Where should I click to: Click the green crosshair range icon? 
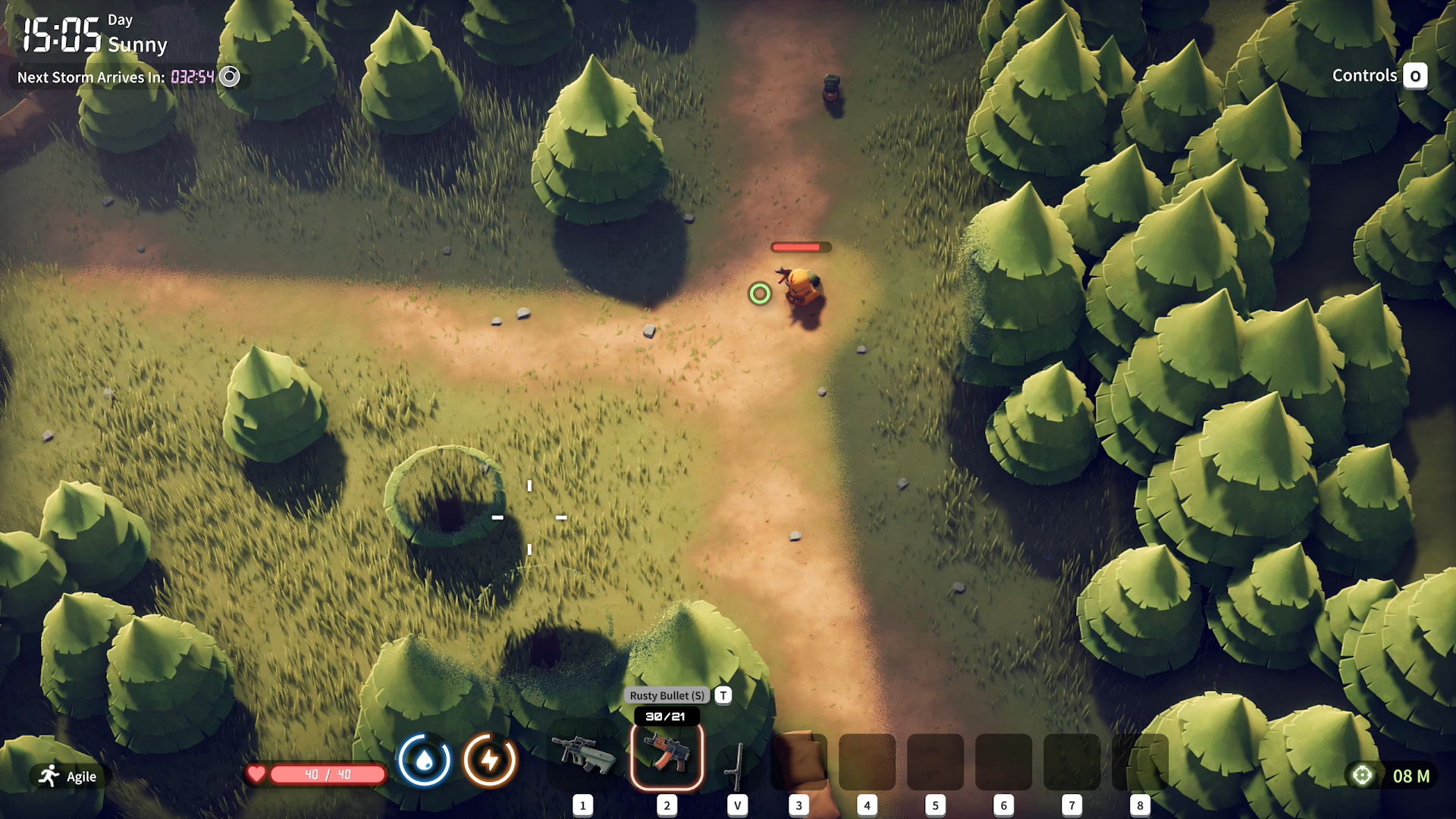1362,775
